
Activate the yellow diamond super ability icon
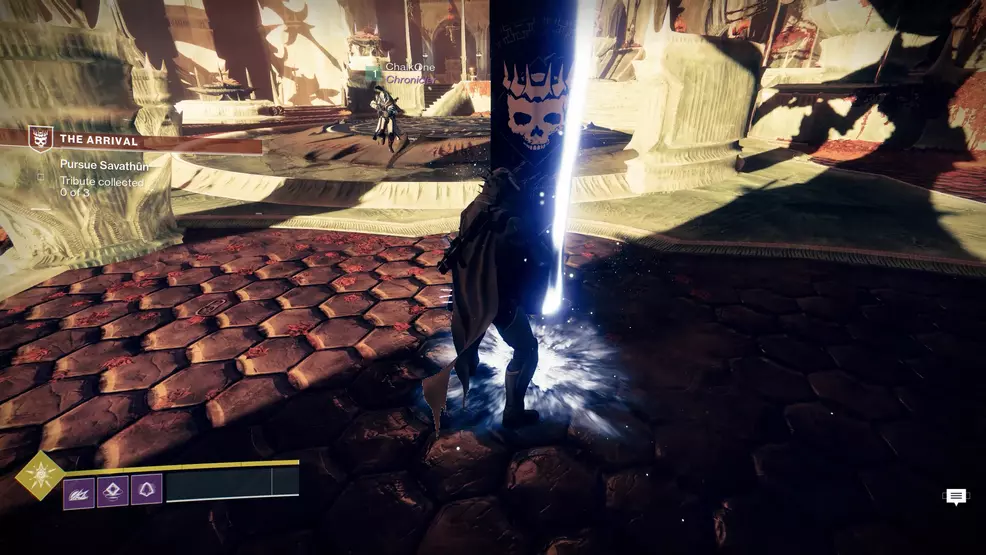click(x=40, y=474)
